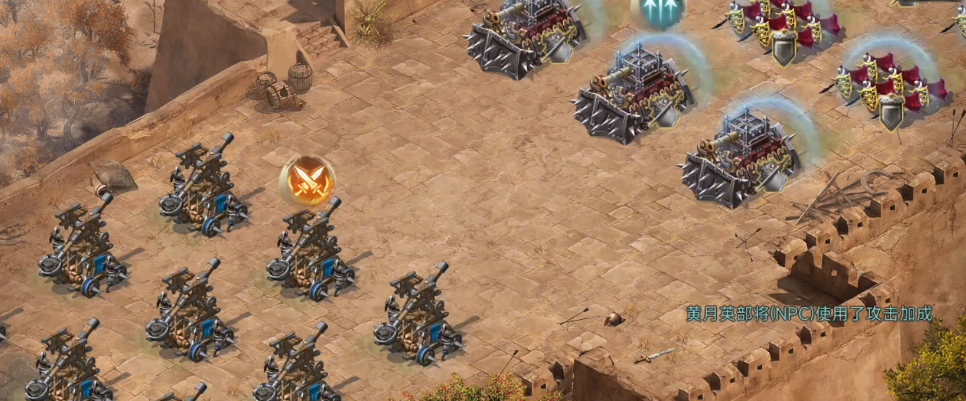Click the teal upward-arrows buff icon
966x401 pixels.
[x=658, y=9]
